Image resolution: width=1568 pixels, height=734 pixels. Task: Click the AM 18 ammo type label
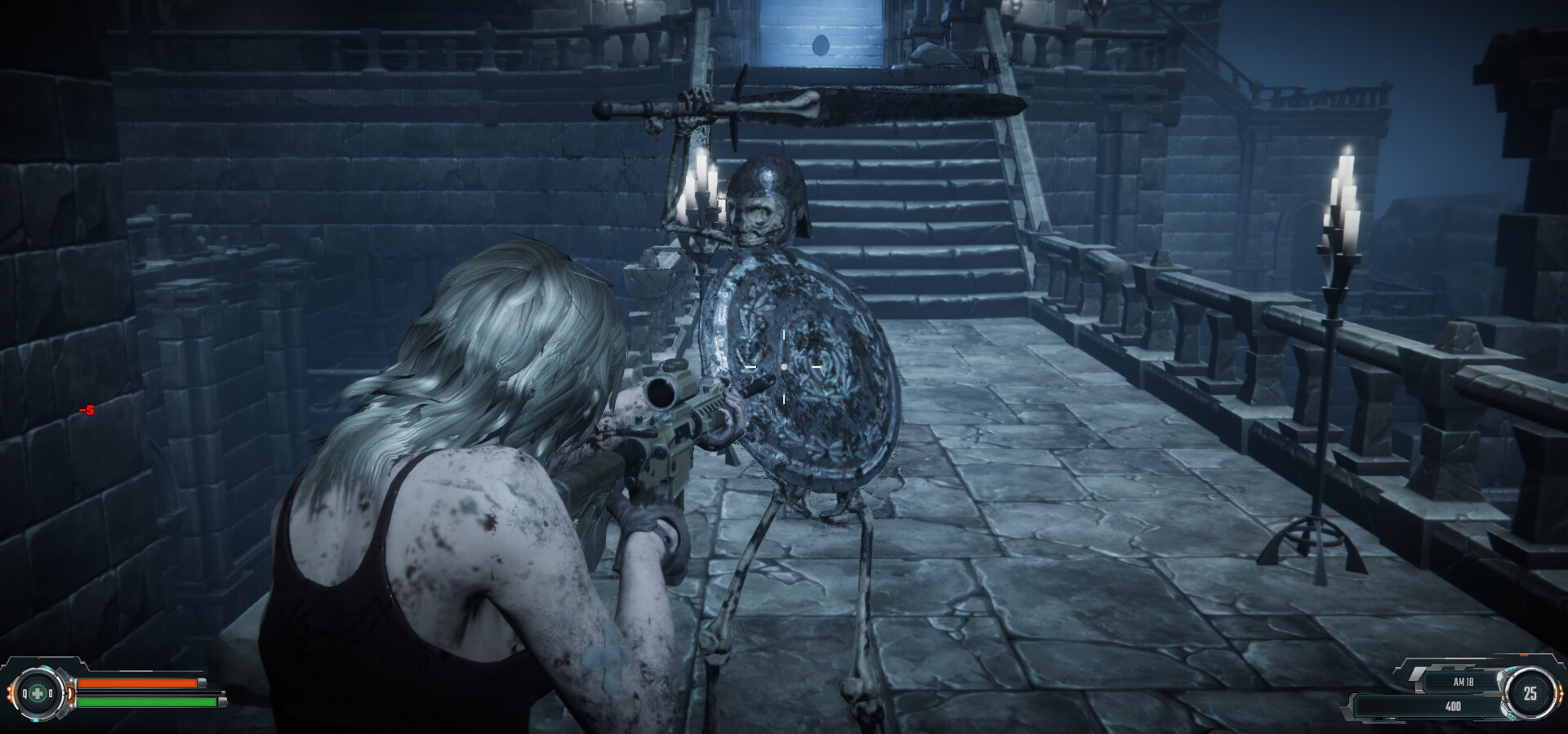tap(1463, 683)
